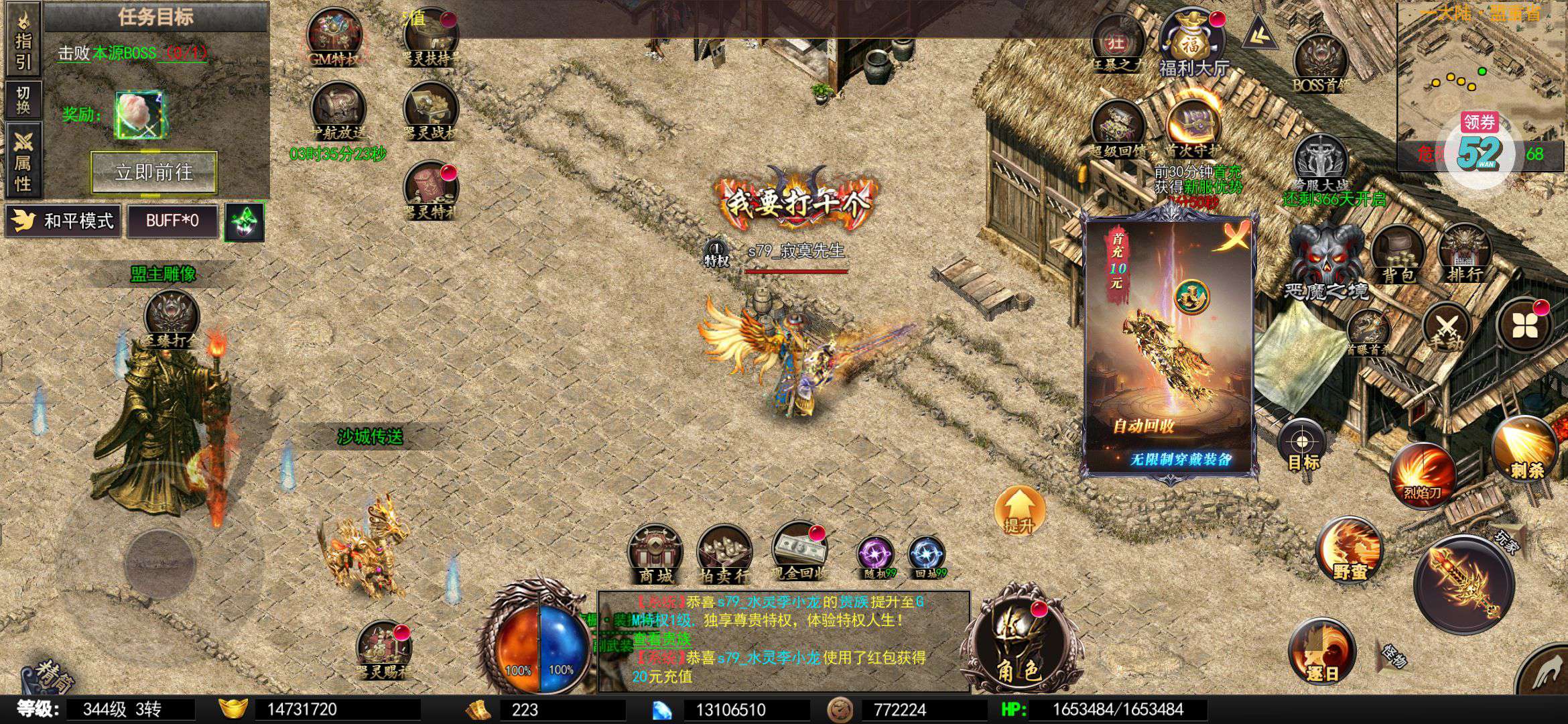The width and height of the screenshot is (1568, 724).
Task: Open the 拍卖行 auction house
Action: tap(724, 553)
